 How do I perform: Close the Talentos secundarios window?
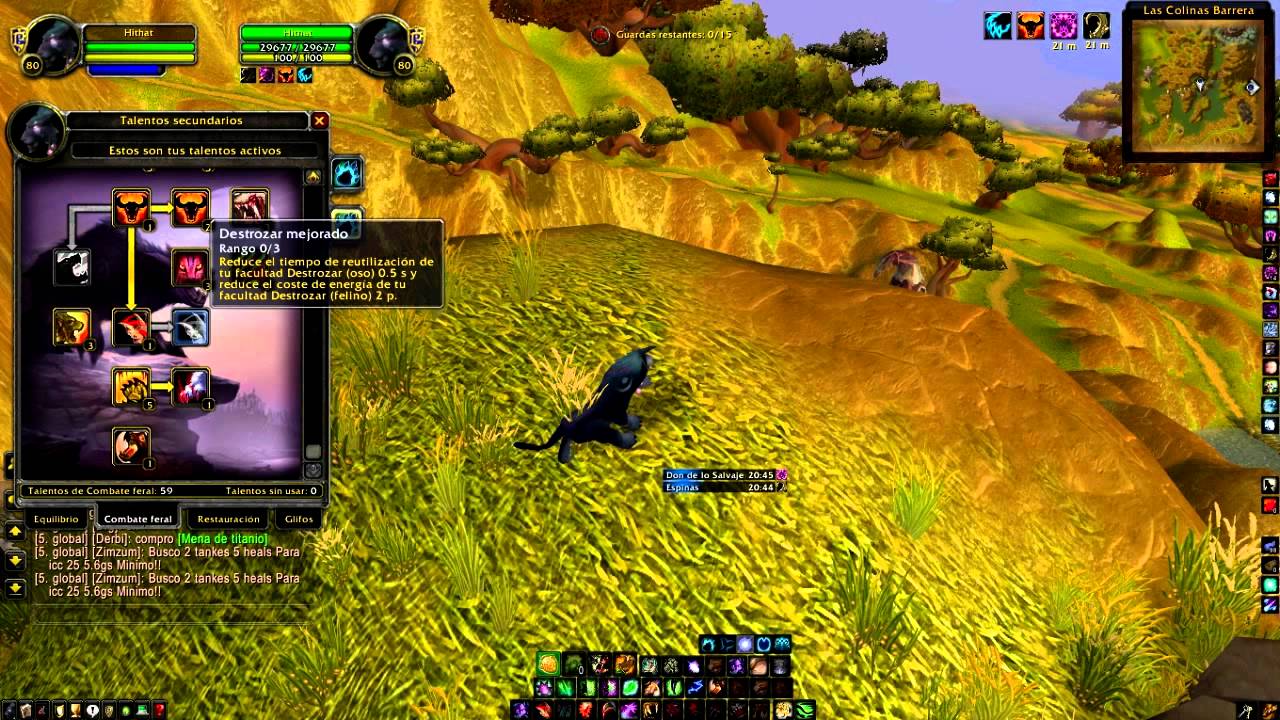click(320, 121)
